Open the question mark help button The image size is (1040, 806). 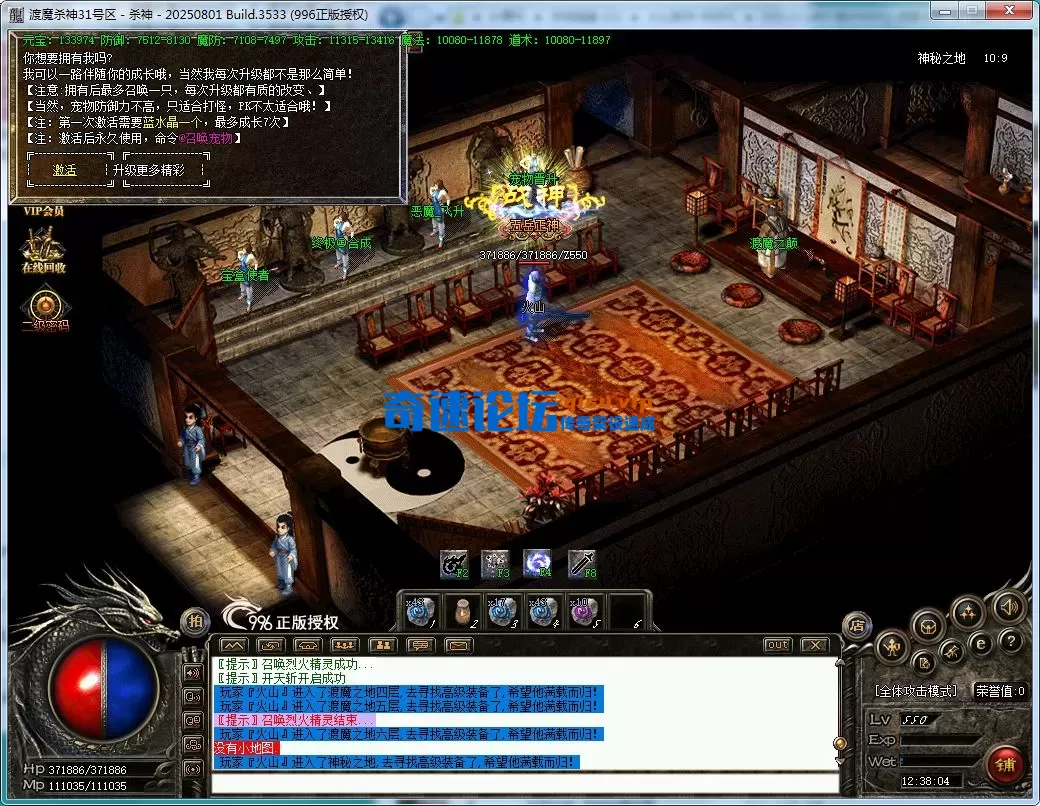(1011, 641)
